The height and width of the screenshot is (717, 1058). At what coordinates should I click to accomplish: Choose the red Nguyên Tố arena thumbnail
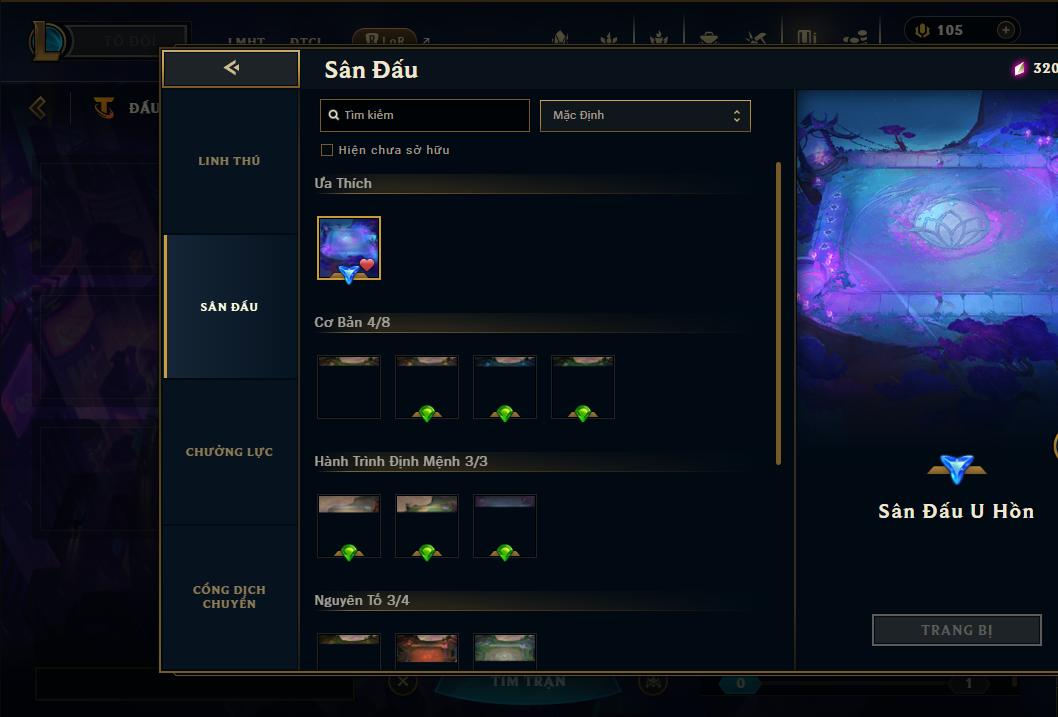point(427,650)
